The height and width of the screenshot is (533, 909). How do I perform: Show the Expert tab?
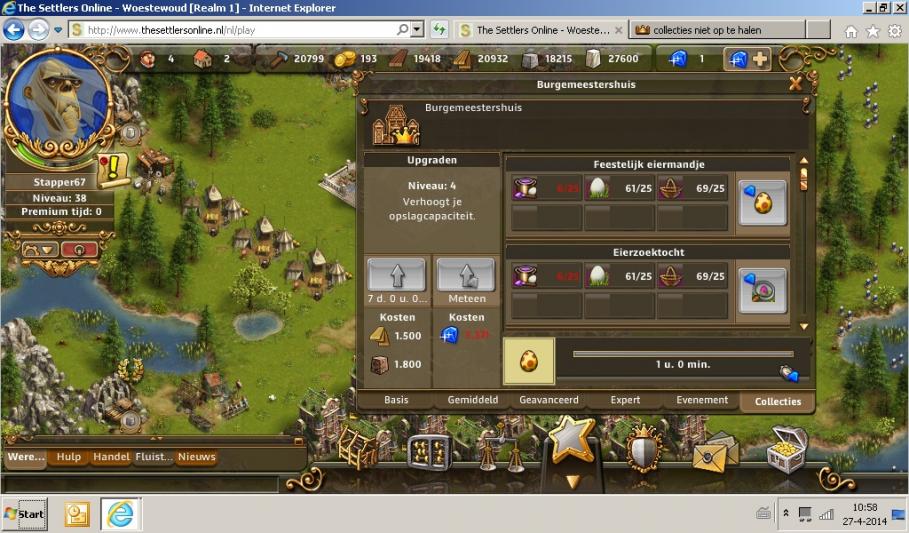point(625,400)
